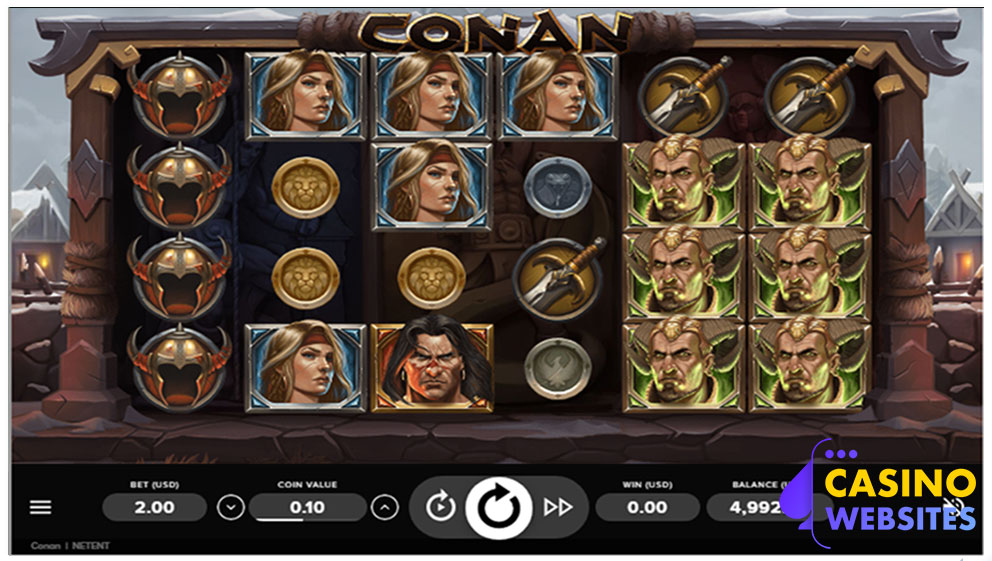This screenshot has width=992, height=561.
Task: Decrease the coin value
Action: [231, 507]
